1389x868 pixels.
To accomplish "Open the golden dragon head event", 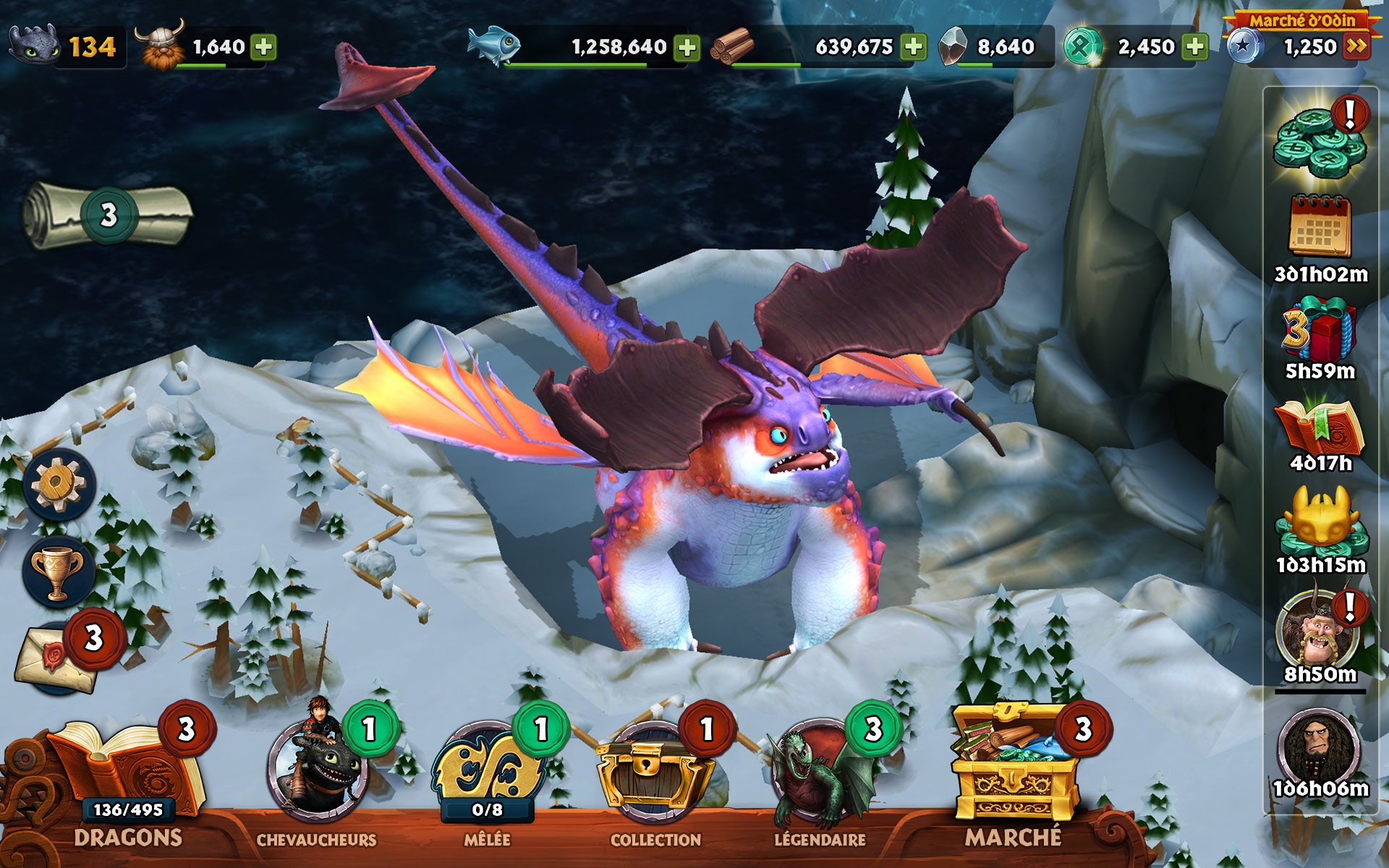I will [1320, 521].
